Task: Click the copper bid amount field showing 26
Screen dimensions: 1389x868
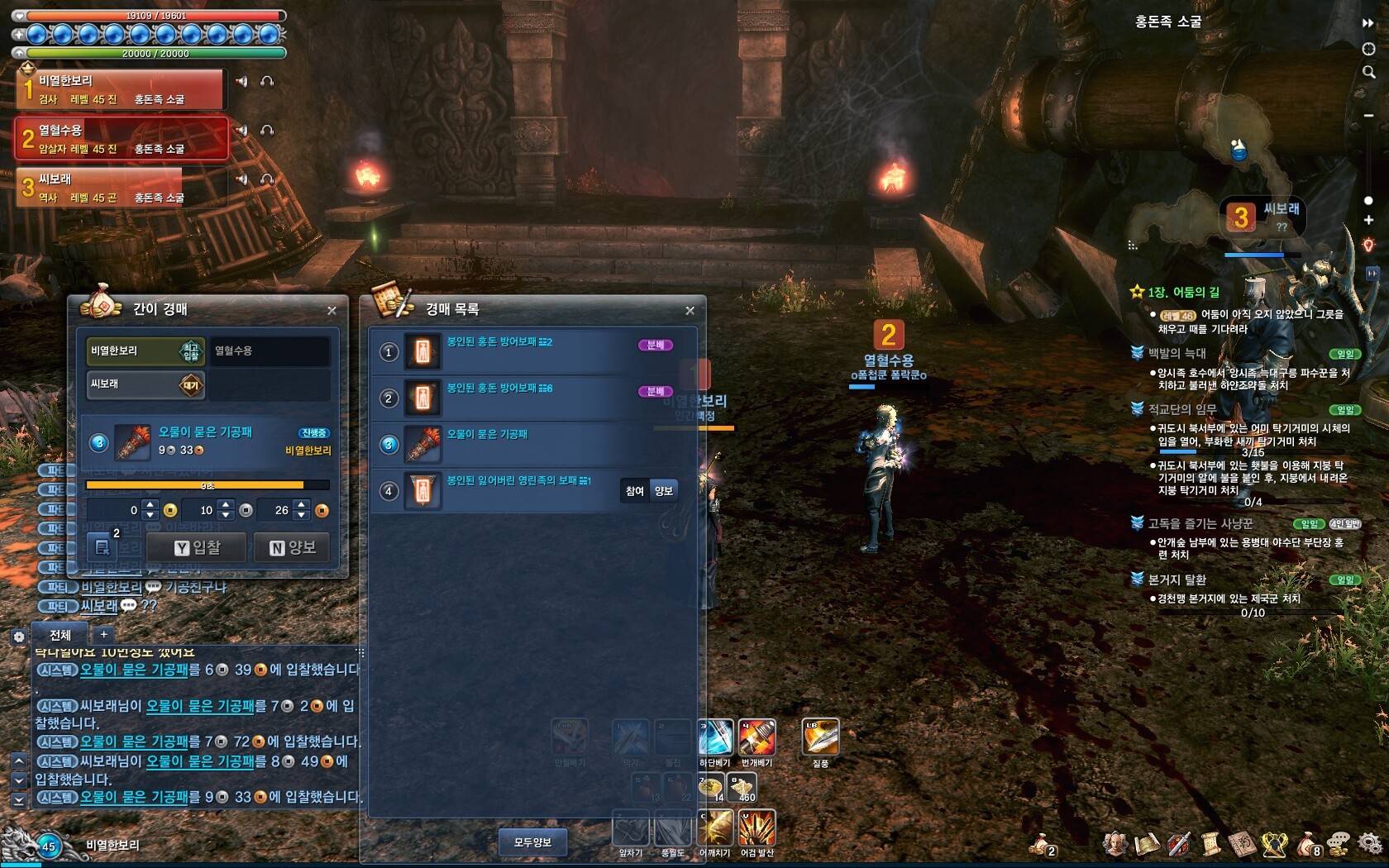Action: point(276,510)
